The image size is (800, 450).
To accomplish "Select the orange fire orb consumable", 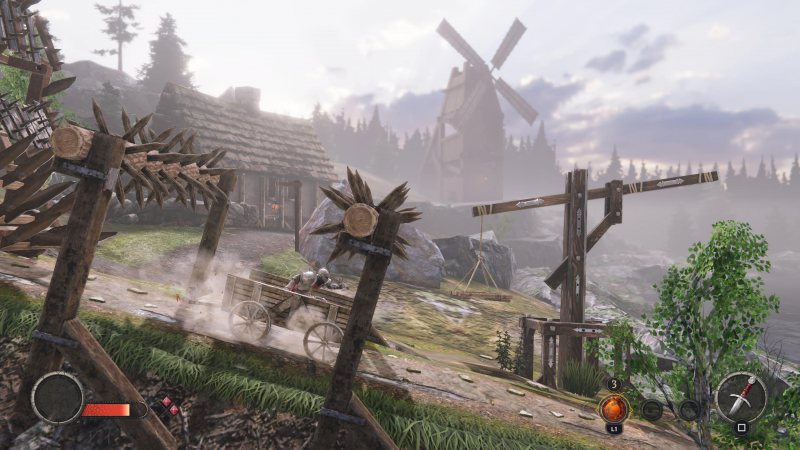I will coord(613,407).
